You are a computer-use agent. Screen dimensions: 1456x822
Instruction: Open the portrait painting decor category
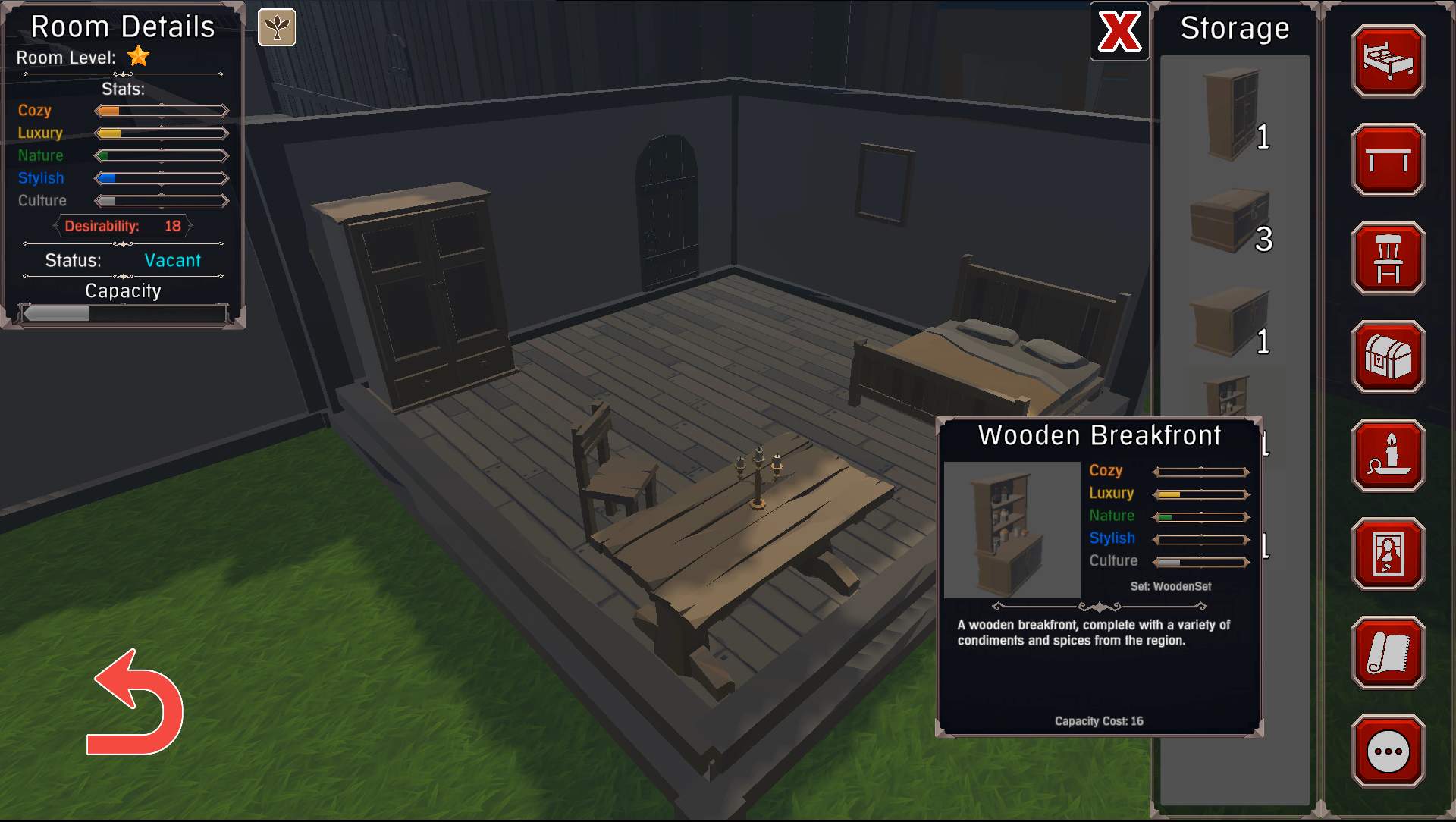pyautogui.click(x=1388, y=554)
